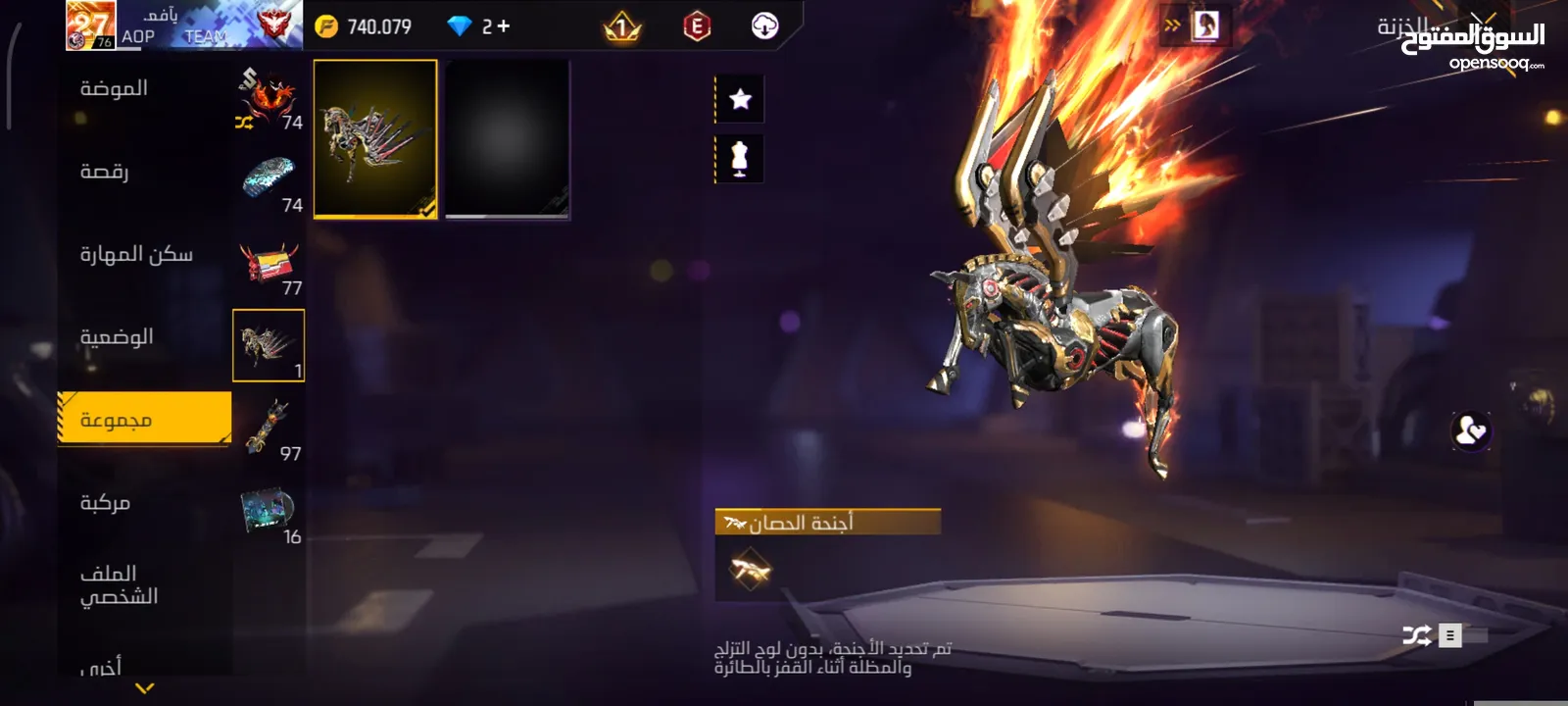
Task: Open the cloud download icon
Action: [764, 26]
